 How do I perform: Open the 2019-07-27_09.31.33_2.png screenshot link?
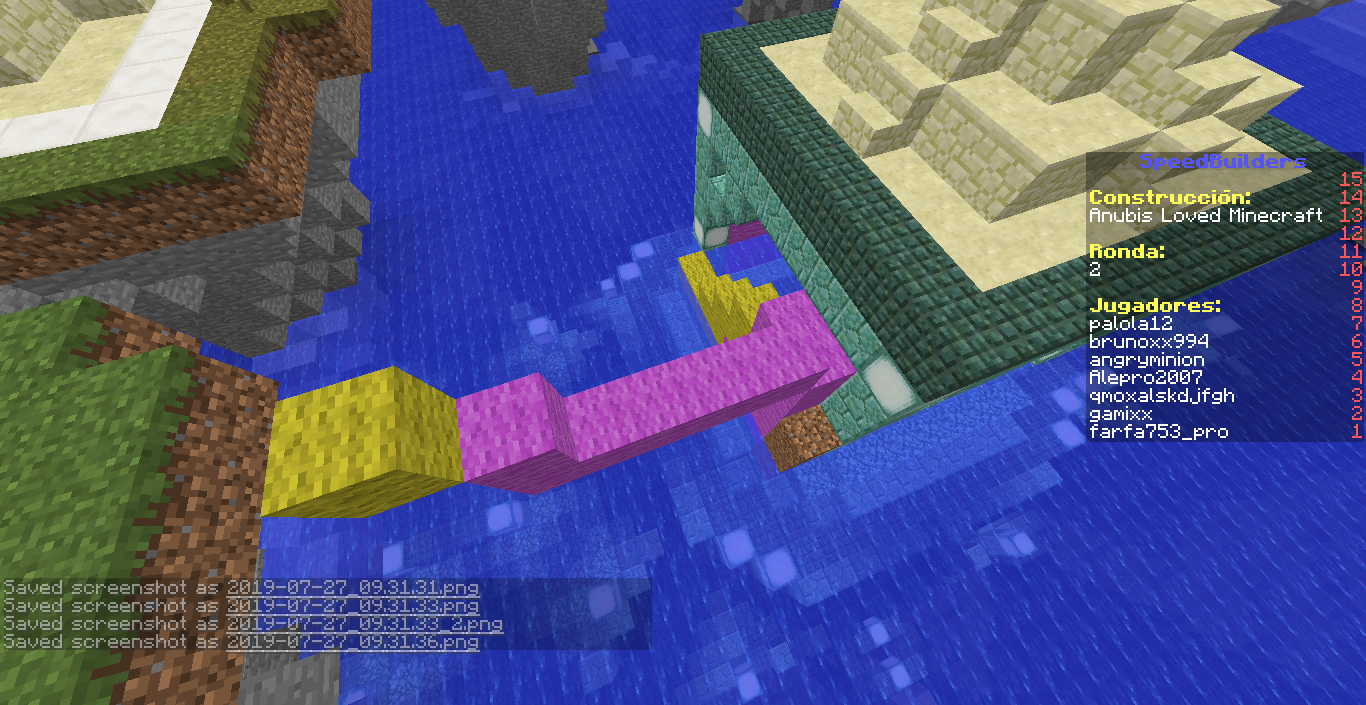[x=364, y=623]
